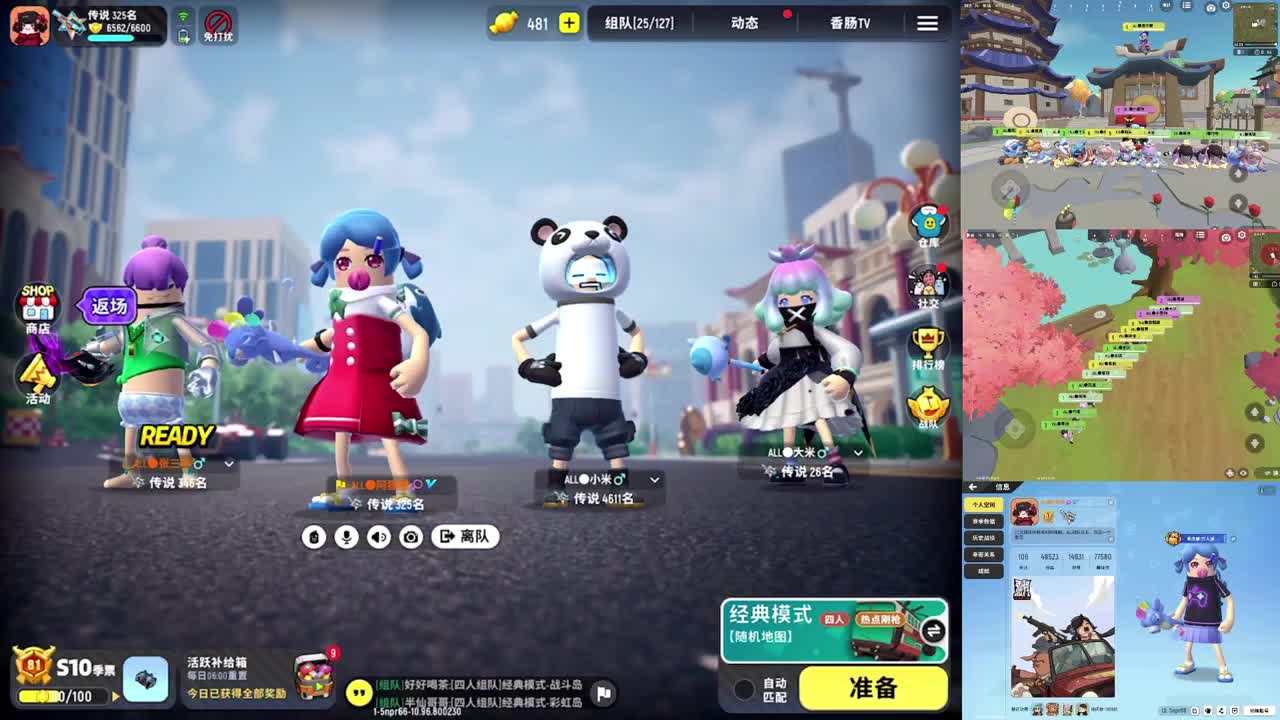Expand 小米's player dropdown arrow
This screenshot has height=720, width=1280.
click(655, 479)
